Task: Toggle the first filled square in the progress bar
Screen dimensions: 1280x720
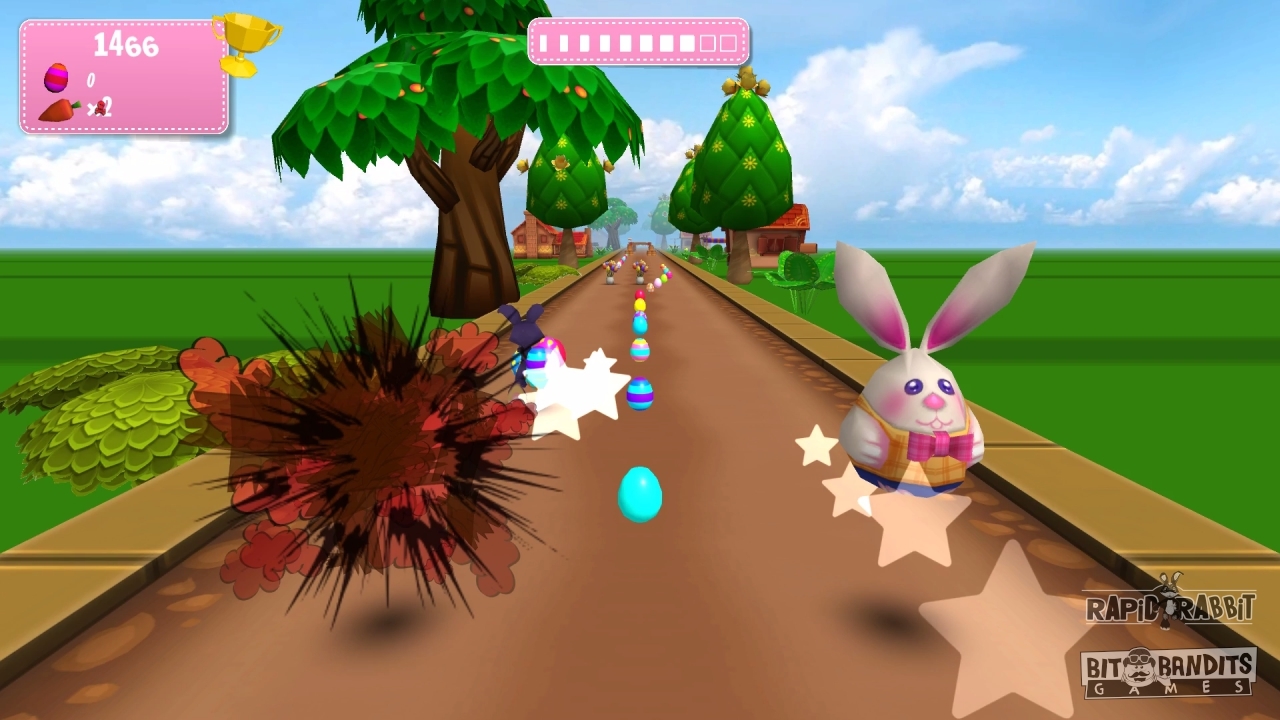Action: (x=543, y=43)
